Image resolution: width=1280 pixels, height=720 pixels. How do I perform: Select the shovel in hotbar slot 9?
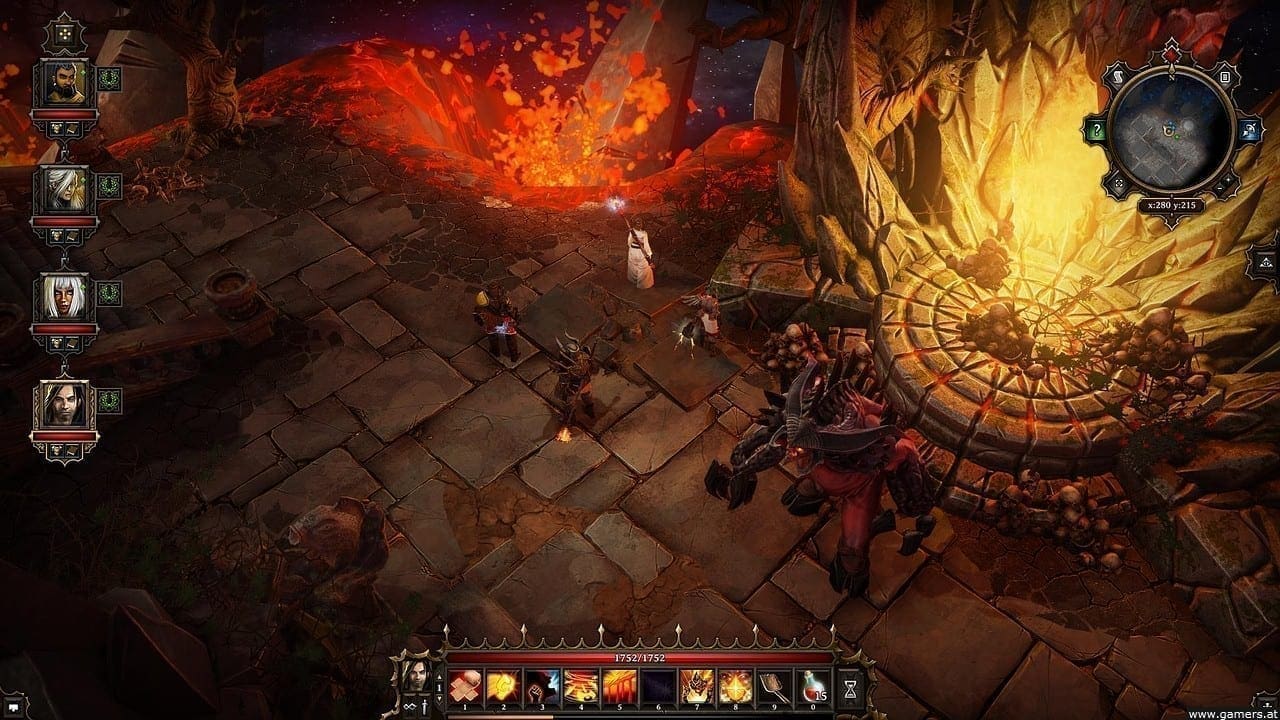[x=775, y=684]
